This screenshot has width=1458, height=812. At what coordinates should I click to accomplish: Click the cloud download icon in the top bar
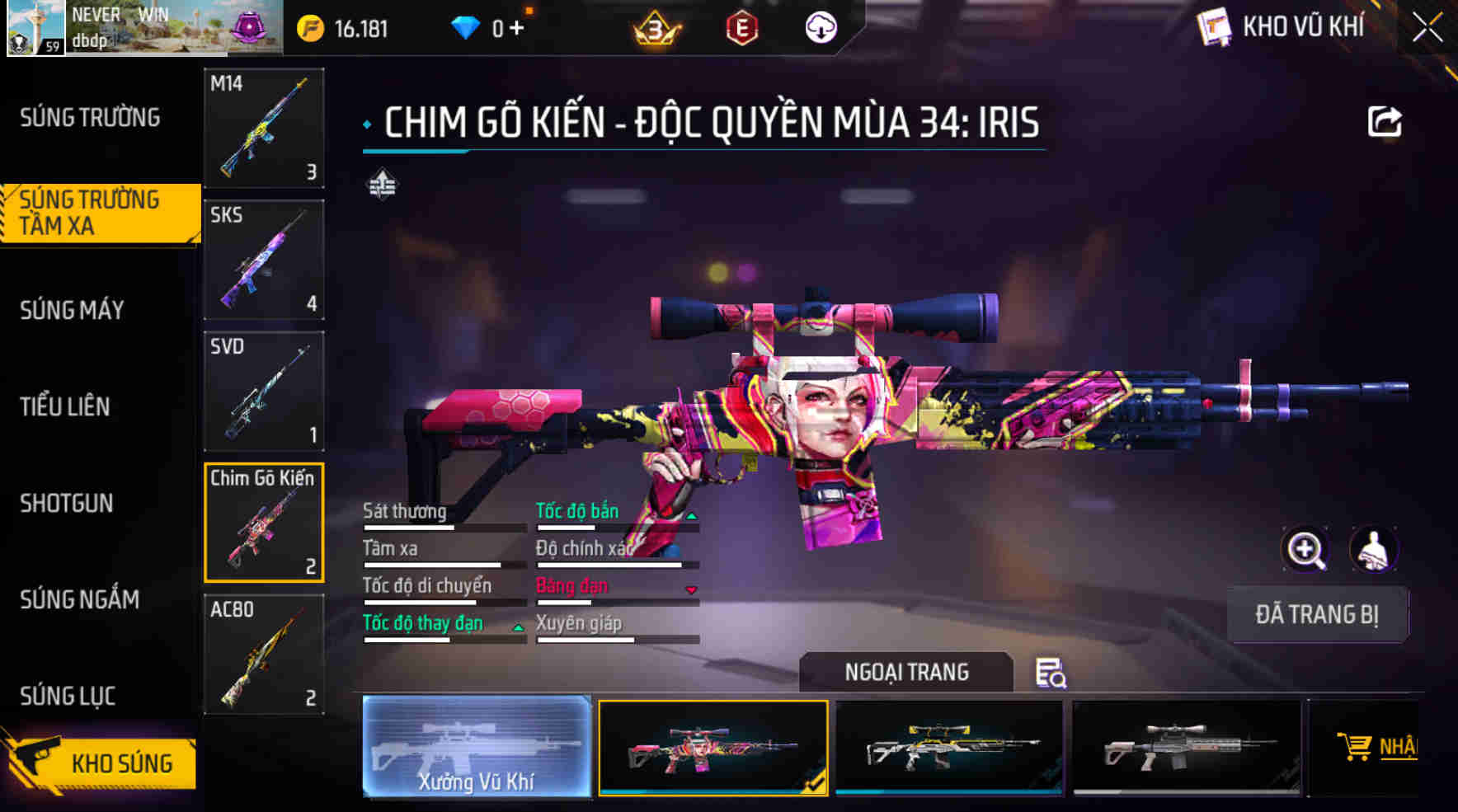pos(819,26)
